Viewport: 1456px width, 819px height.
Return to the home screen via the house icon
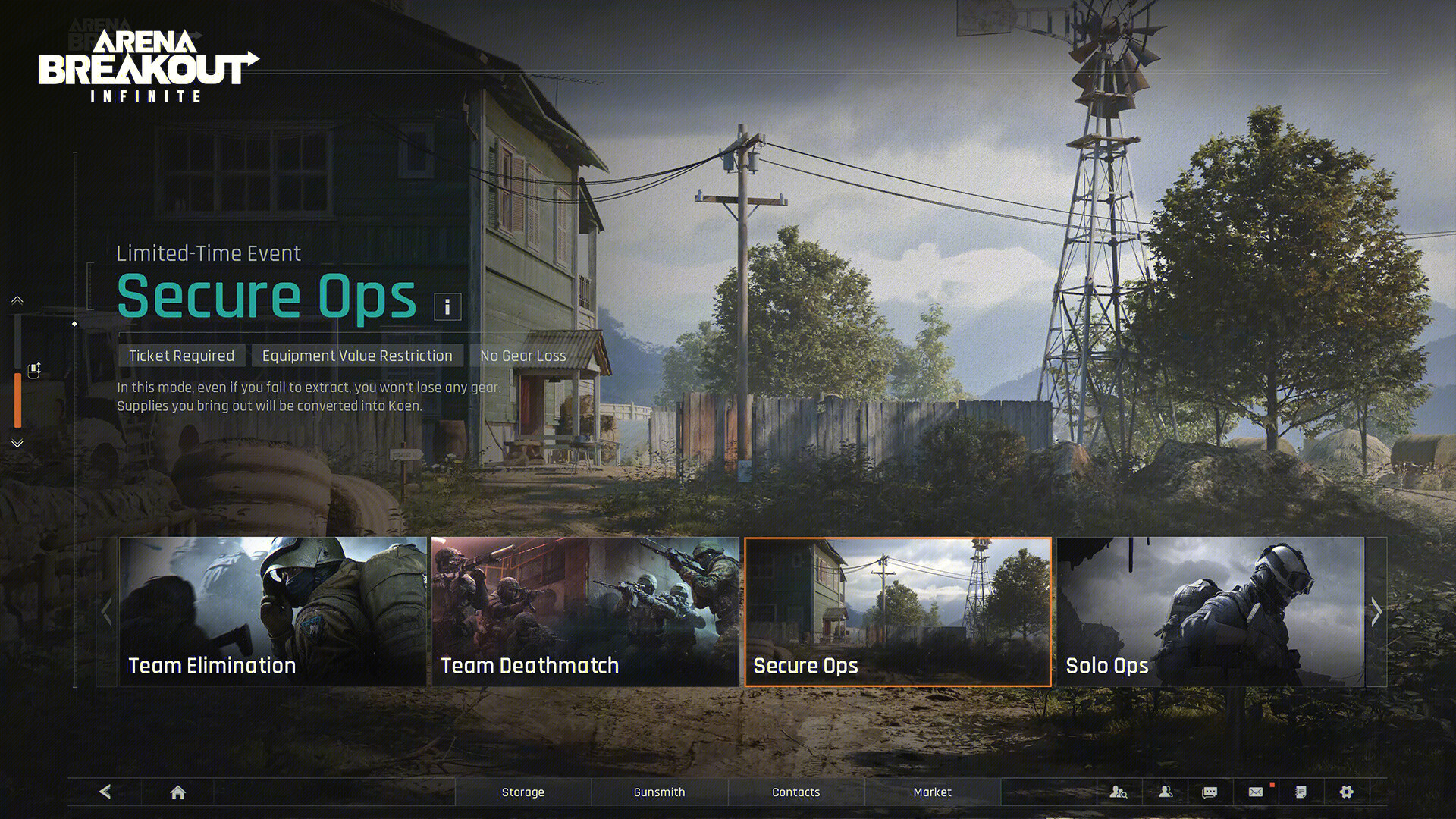pyautogui.click(x=178, y=792)
